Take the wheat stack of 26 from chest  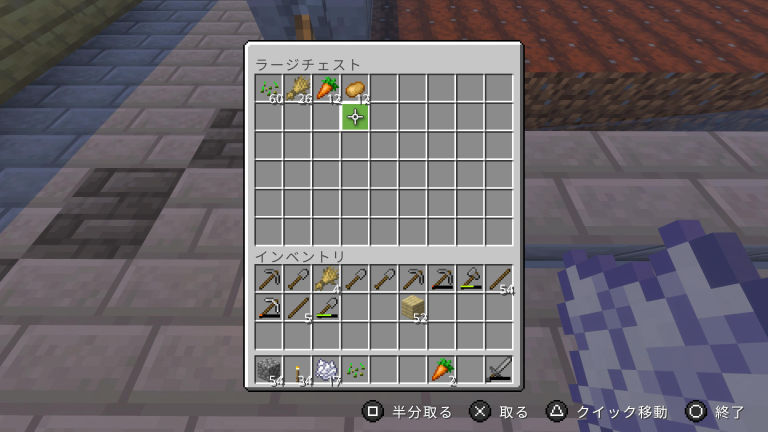tap(297, 89)
